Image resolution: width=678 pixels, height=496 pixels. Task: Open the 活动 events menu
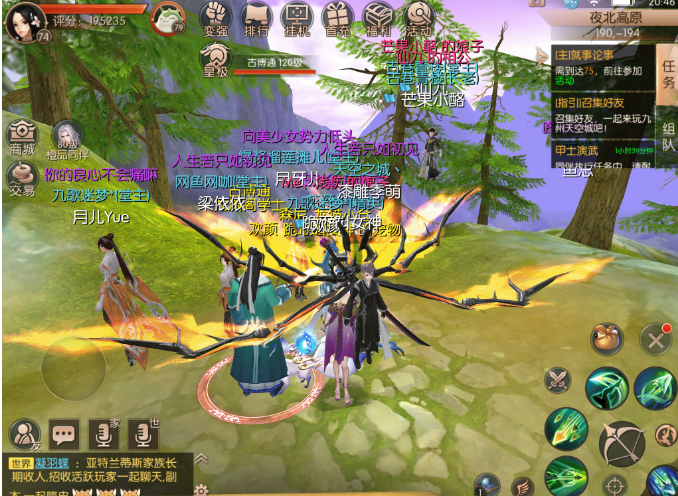point(418,18)
